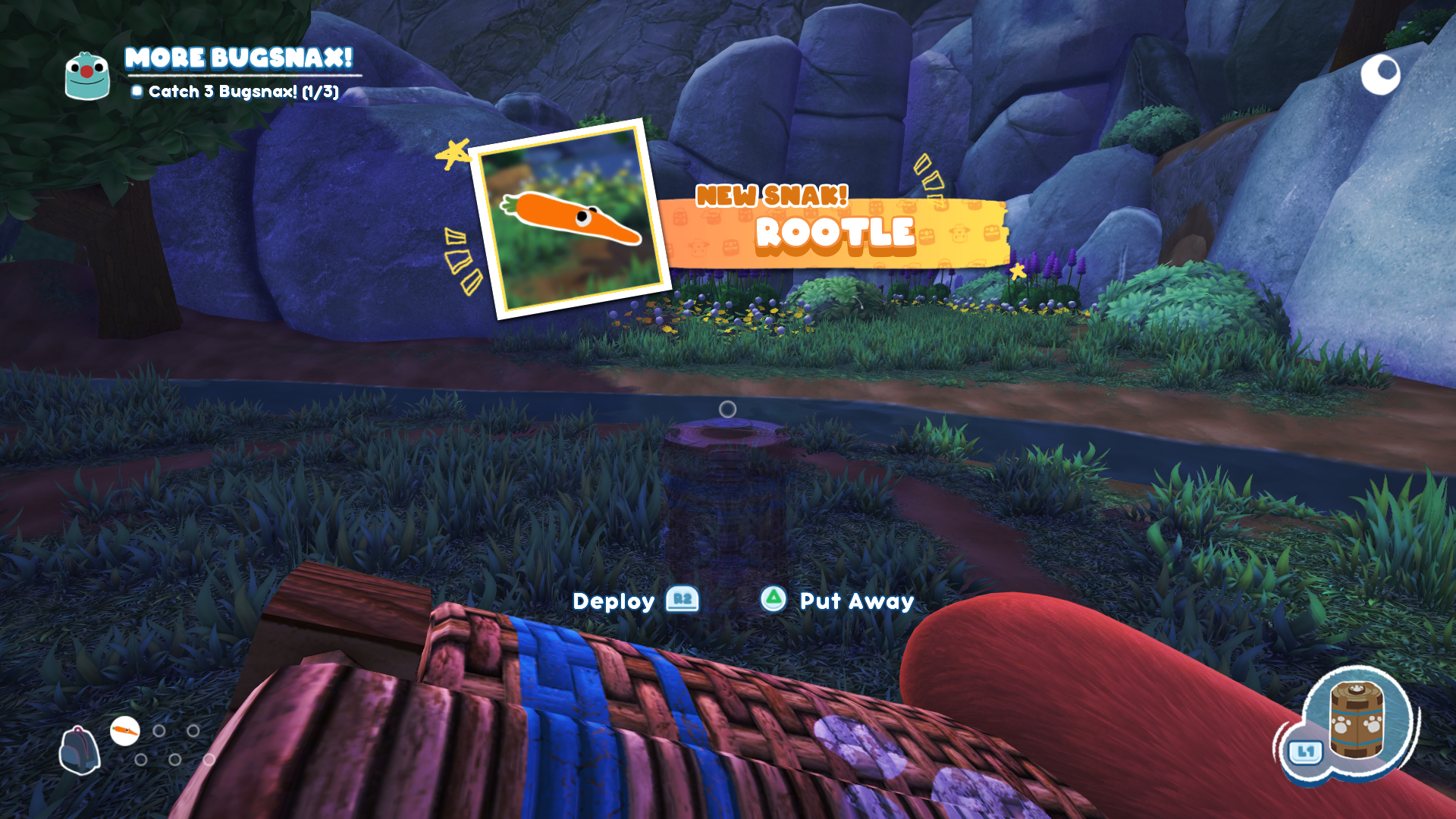Open the More Bugsnax quest tracker
Screen dimensions: 1456x819
(238, 59)
